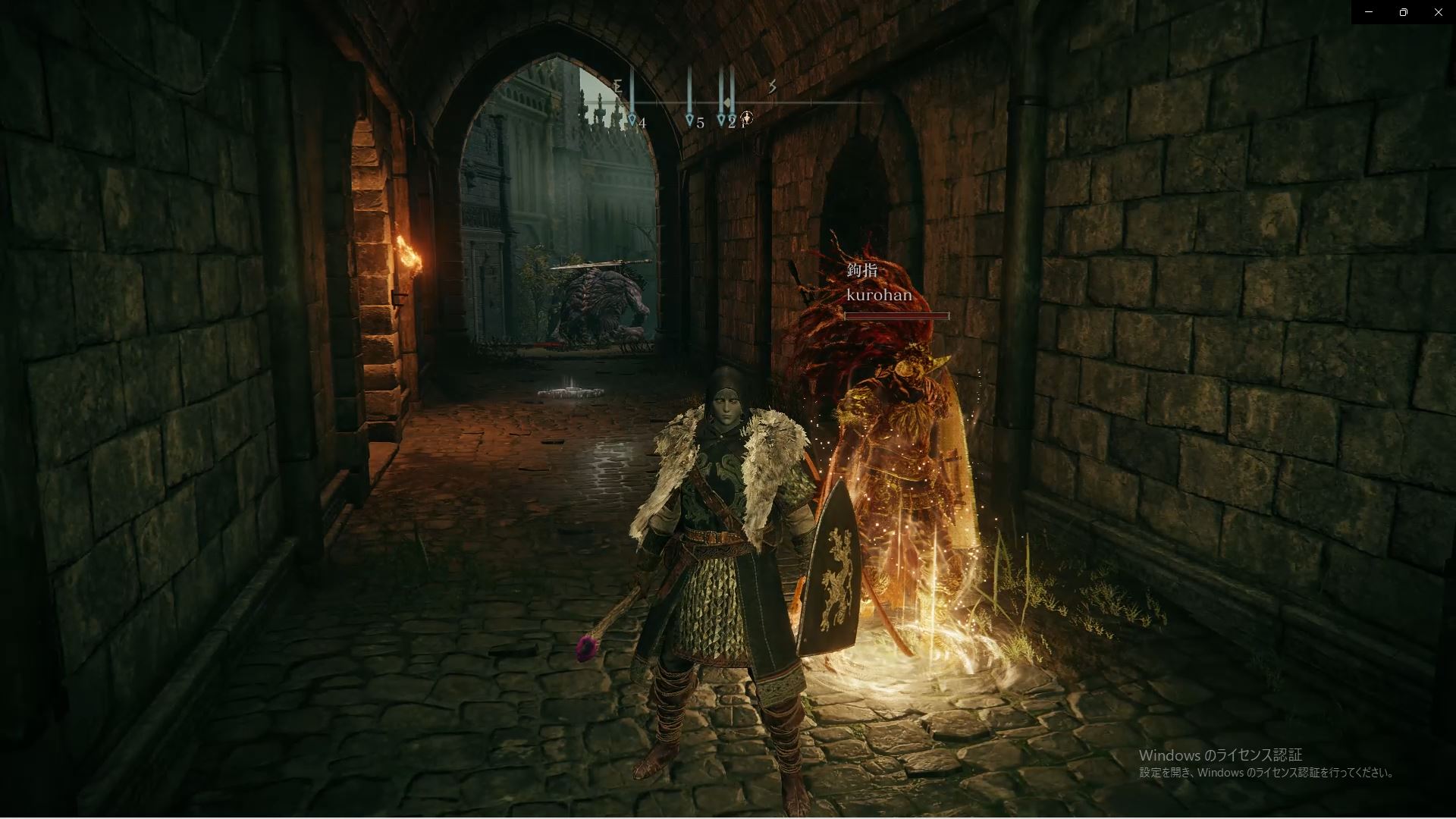Select the compass beacon marker numbered 4
This screenshot has width=1456, height=819.
[x=632, y=120]
